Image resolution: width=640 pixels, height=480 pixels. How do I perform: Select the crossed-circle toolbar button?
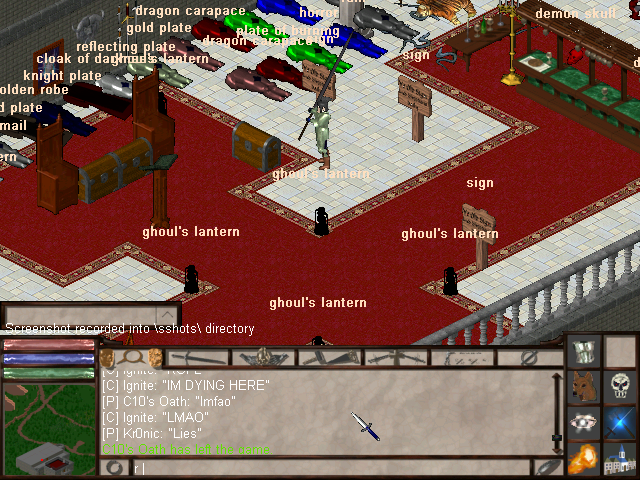point(530,357)
